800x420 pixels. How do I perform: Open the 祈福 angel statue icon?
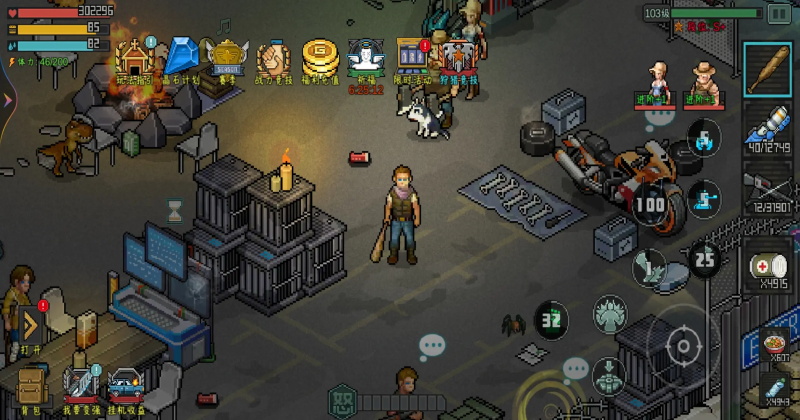pyautogui.click(x=366, y=58)
